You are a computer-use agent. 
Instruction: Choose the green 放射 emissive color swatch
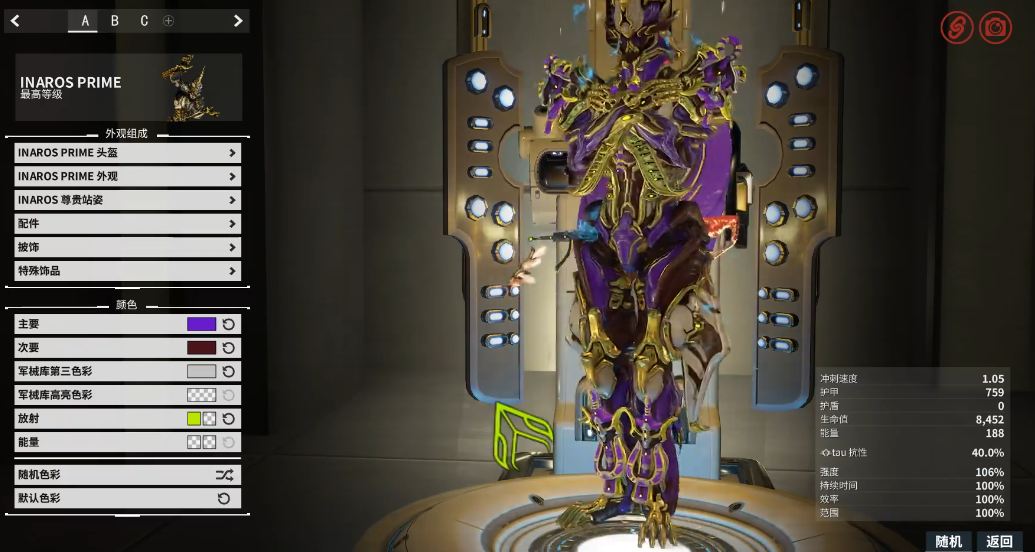click(194, 418)
